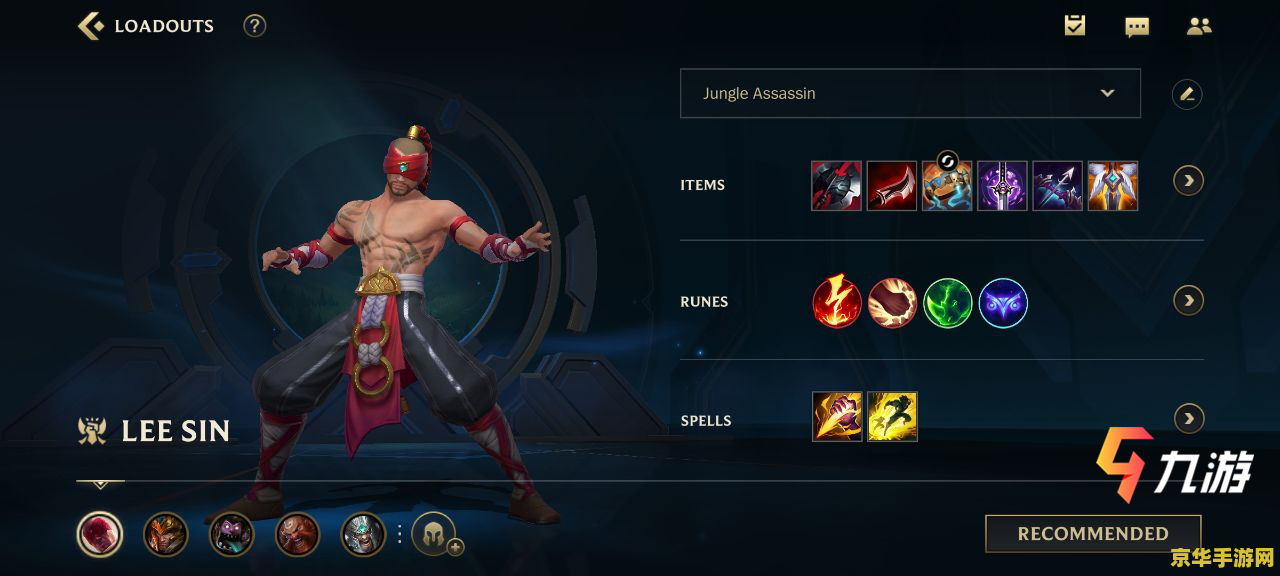Select the purple owl rune
Screen dimensions: 1280x576
1003,303
